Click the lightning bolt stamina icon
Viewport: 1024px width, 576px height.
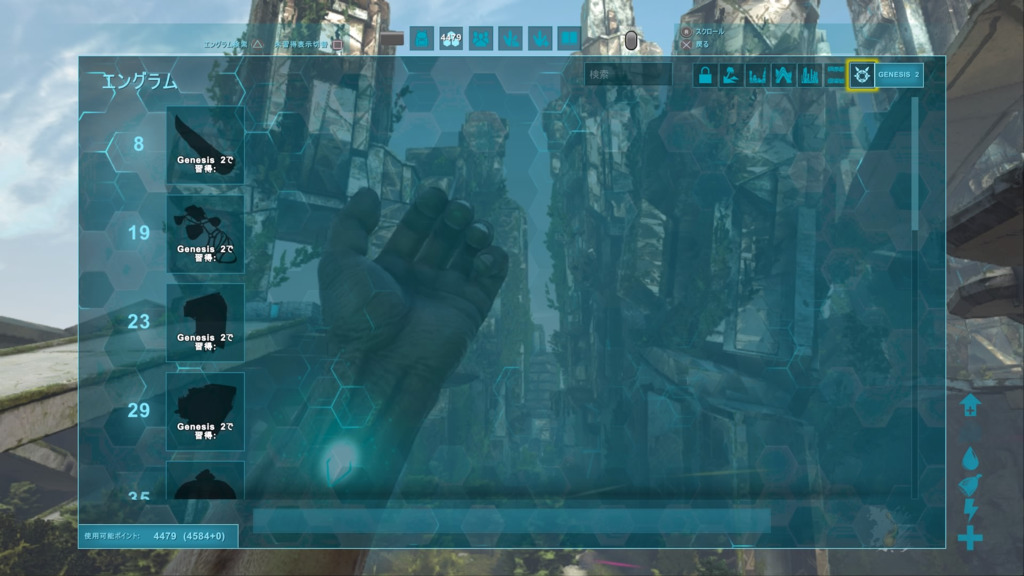969,510
